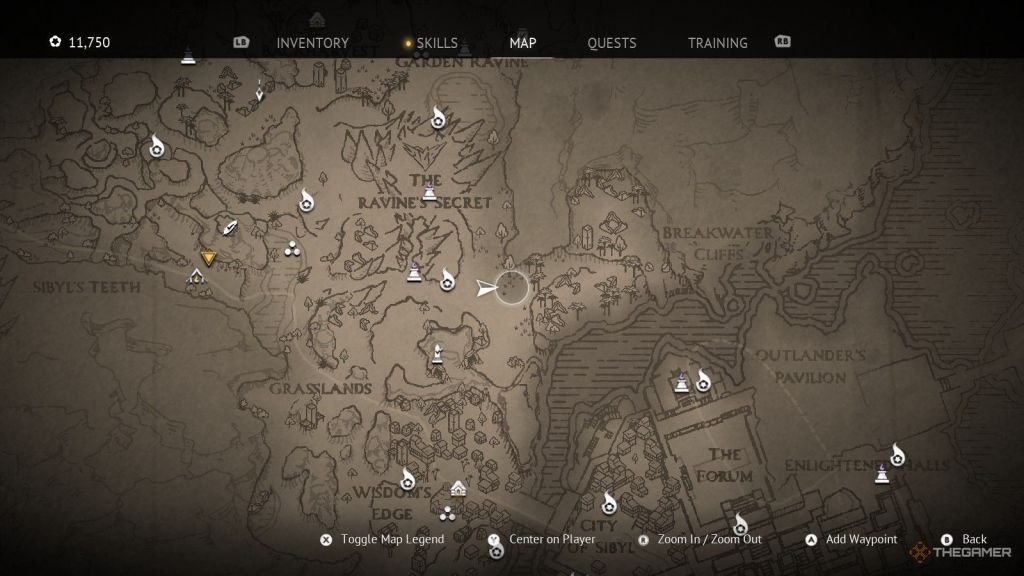The image size is (1024, 576).
Task: Pick the shrine marker at The Ravine's Secret
Action: coord(429,190)
